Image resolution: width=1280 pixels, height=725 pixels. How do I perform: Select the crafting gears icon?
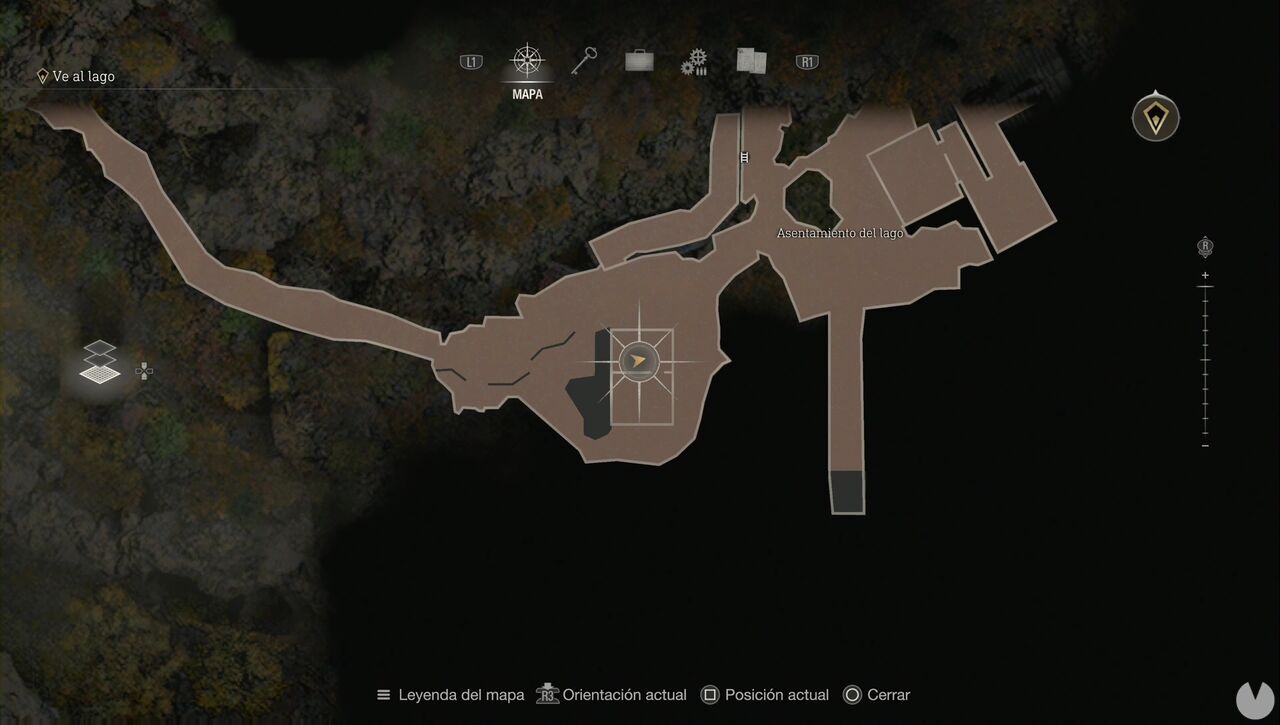pyautogui.click(x=694, y=60)
